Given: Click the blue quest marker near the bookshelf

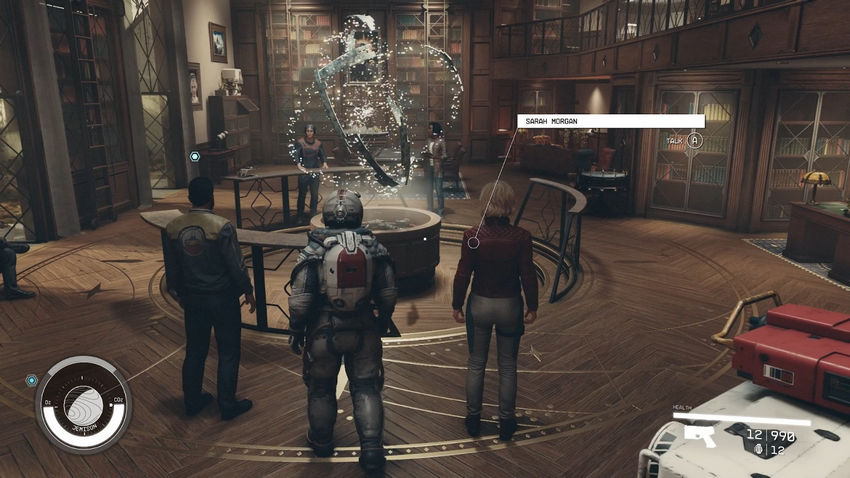Looking at the screenshot, I should tap(195, 156).
